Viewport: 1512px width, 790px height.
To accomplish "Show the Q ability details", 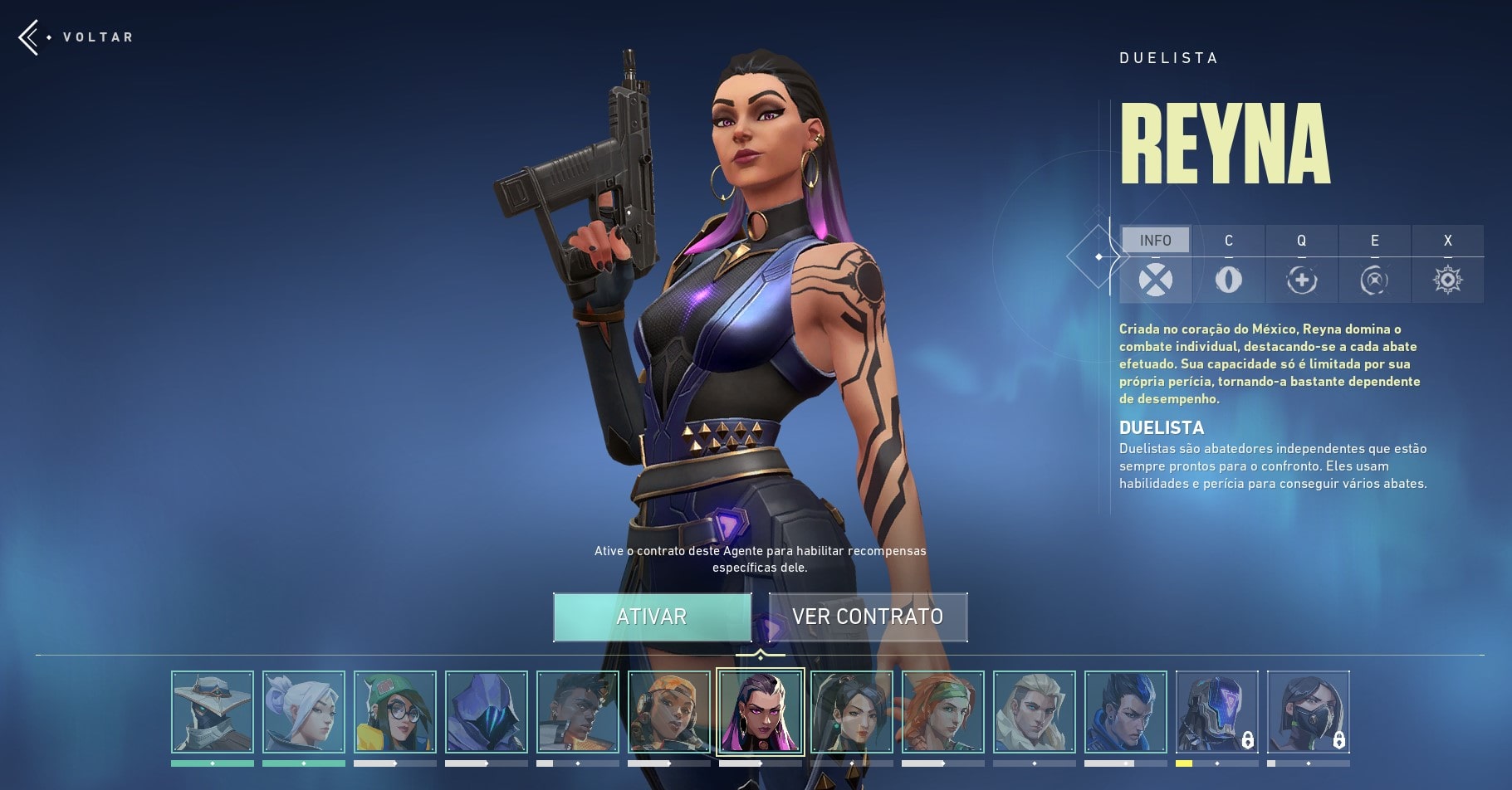I will coord(1301,266).
